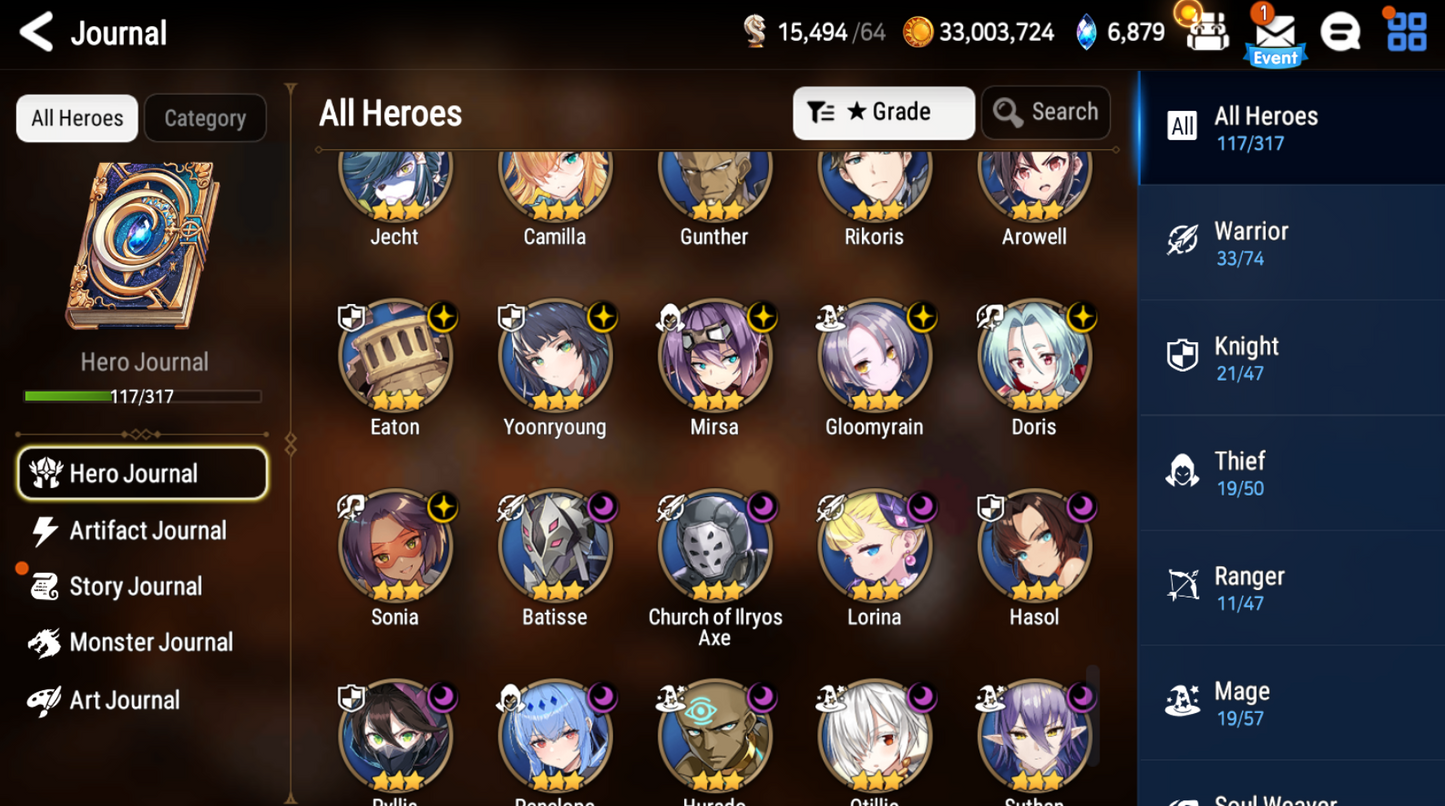The width and height of the screenshot is (1445, 806).
Task: Click the gift box notification icon
Action: [1205, 31]
